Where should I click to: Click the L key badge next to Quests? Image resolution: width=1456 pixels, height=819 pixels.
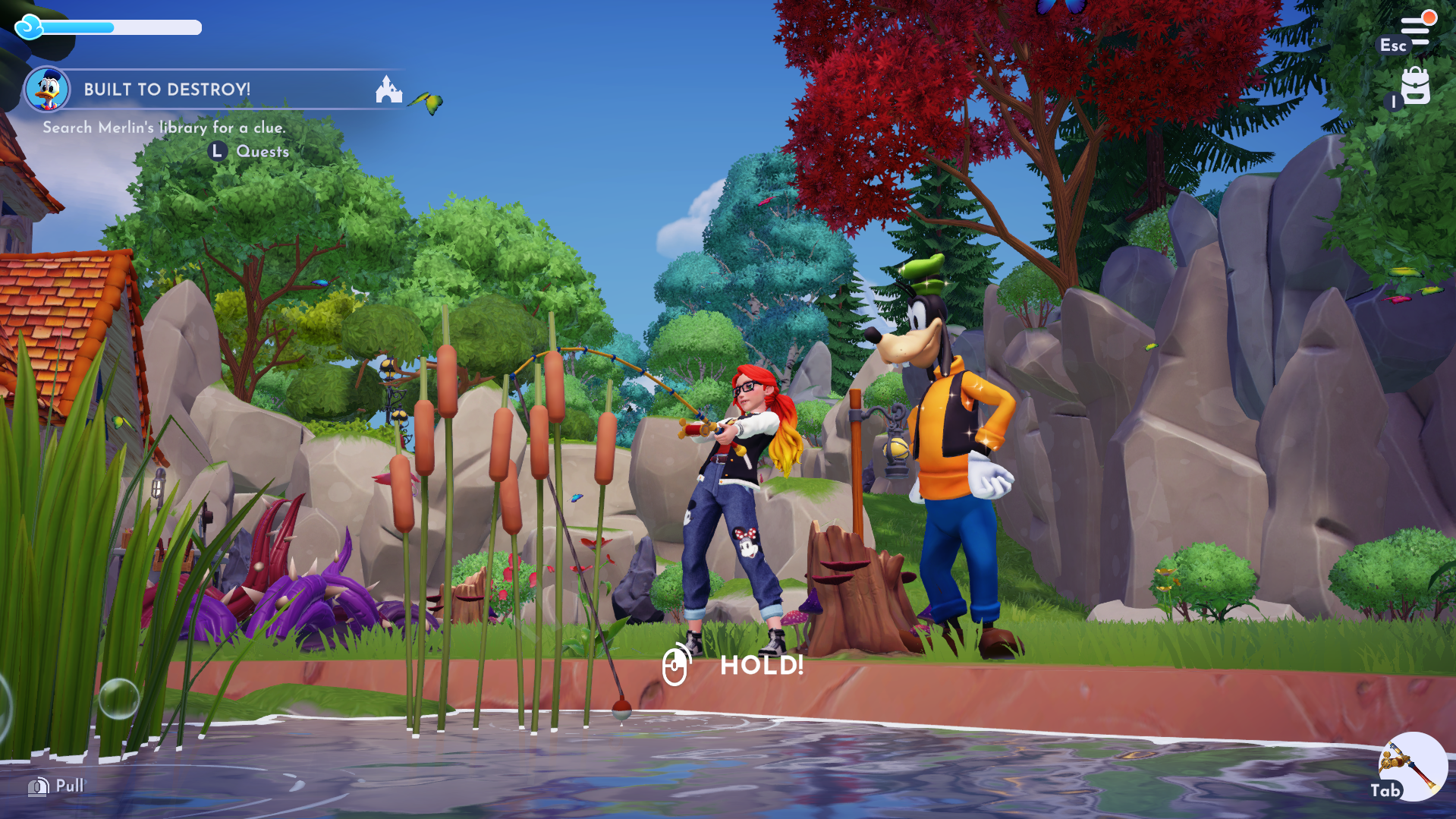click(218, 151)
